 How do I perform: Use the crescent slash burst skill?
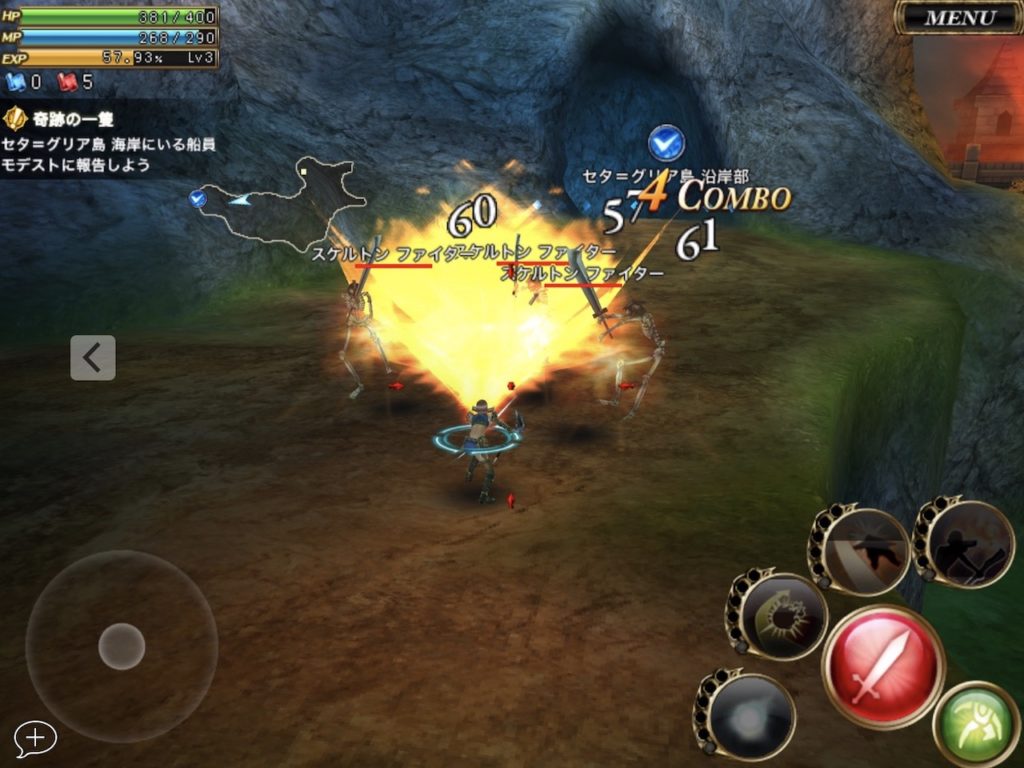click(x=780, y=617)
